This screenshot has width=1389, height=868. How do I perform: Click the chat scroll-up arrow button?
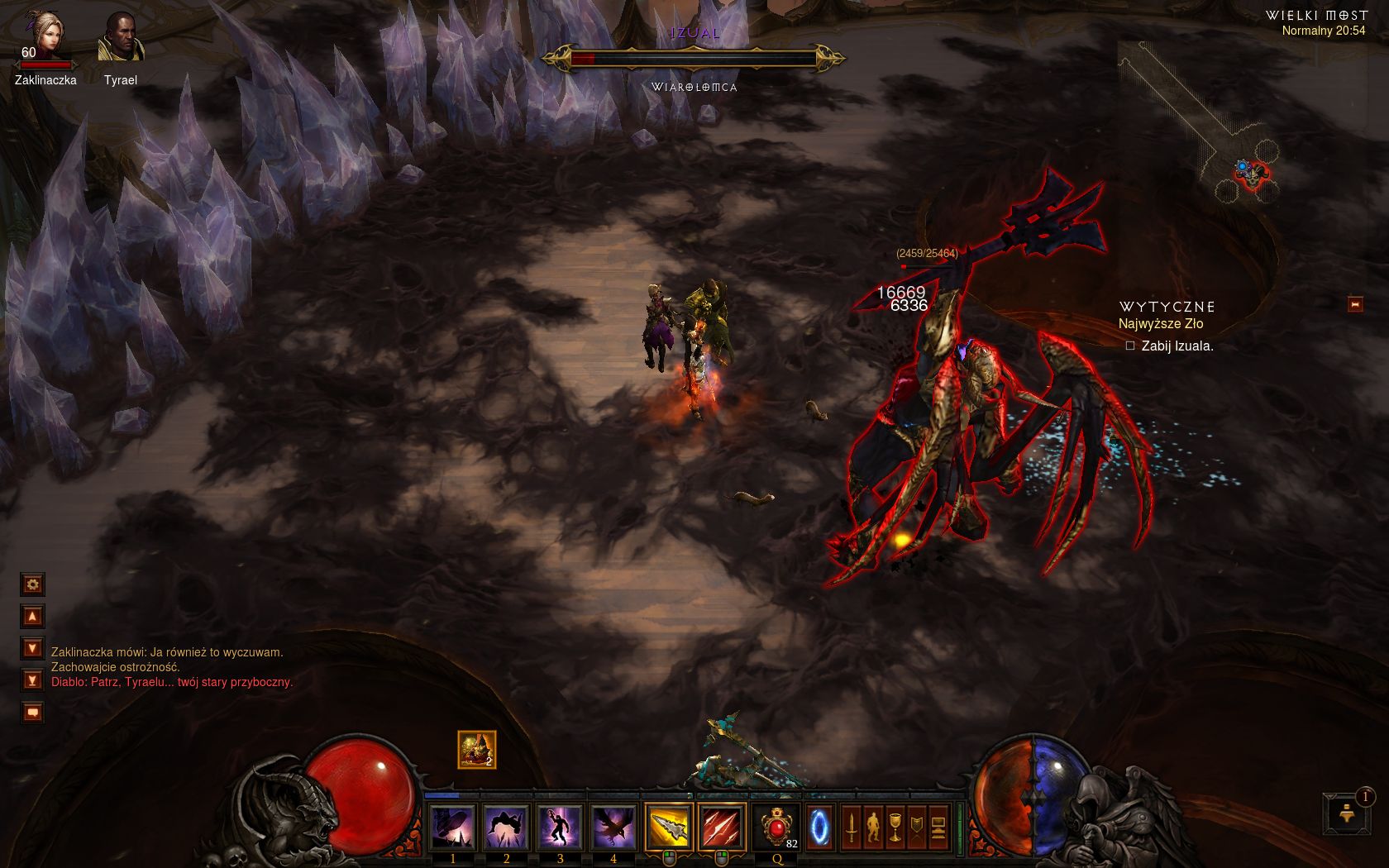[x=32, y=616]
